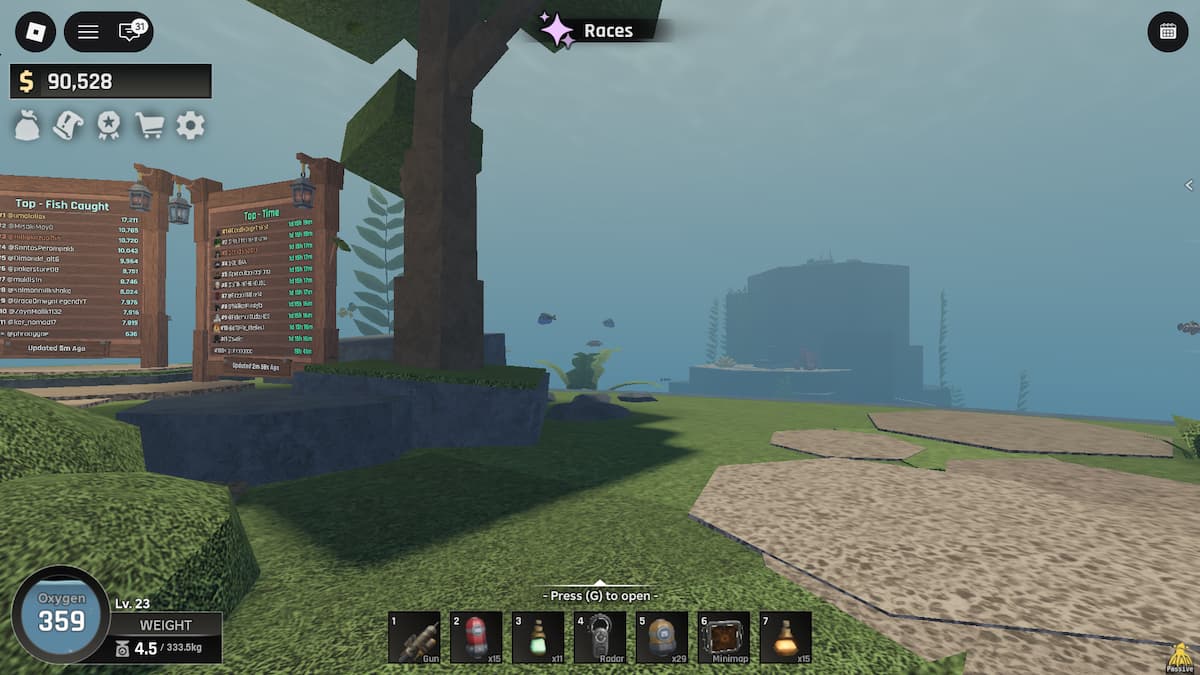Viewport: 1200px width, 675px height.
Task: Open the chat with 31 unread messages
Action: click(131, 32)
